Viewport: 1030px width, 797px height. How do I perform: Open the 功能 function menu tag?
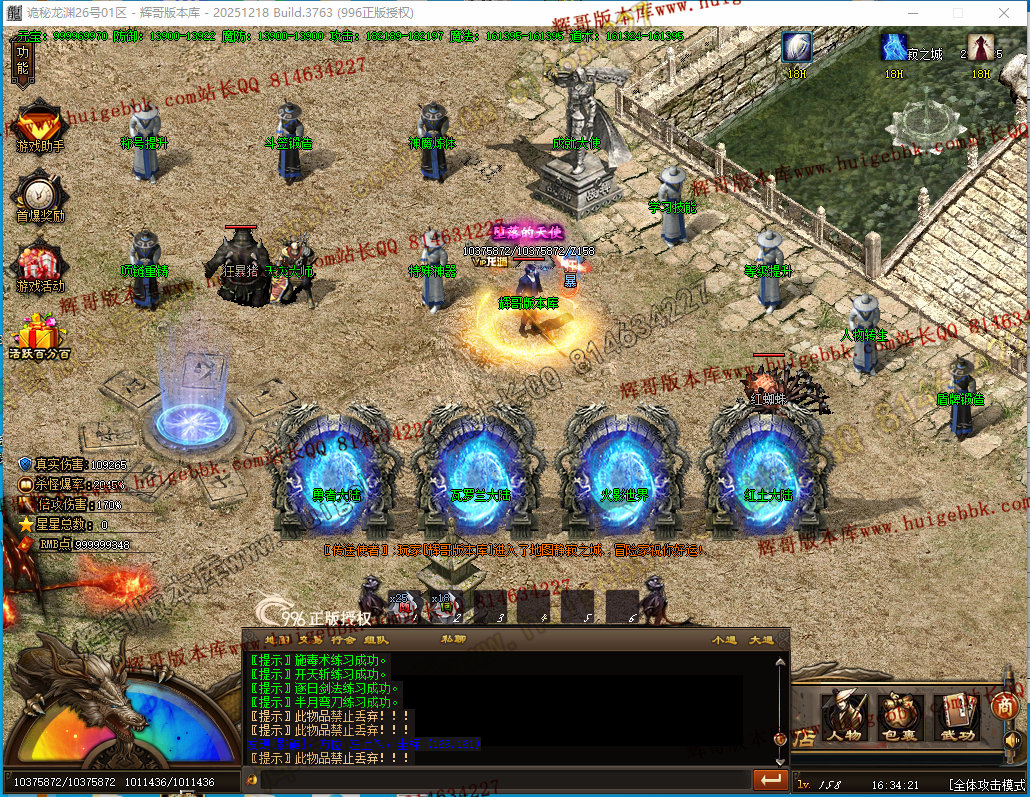[22, 63]
